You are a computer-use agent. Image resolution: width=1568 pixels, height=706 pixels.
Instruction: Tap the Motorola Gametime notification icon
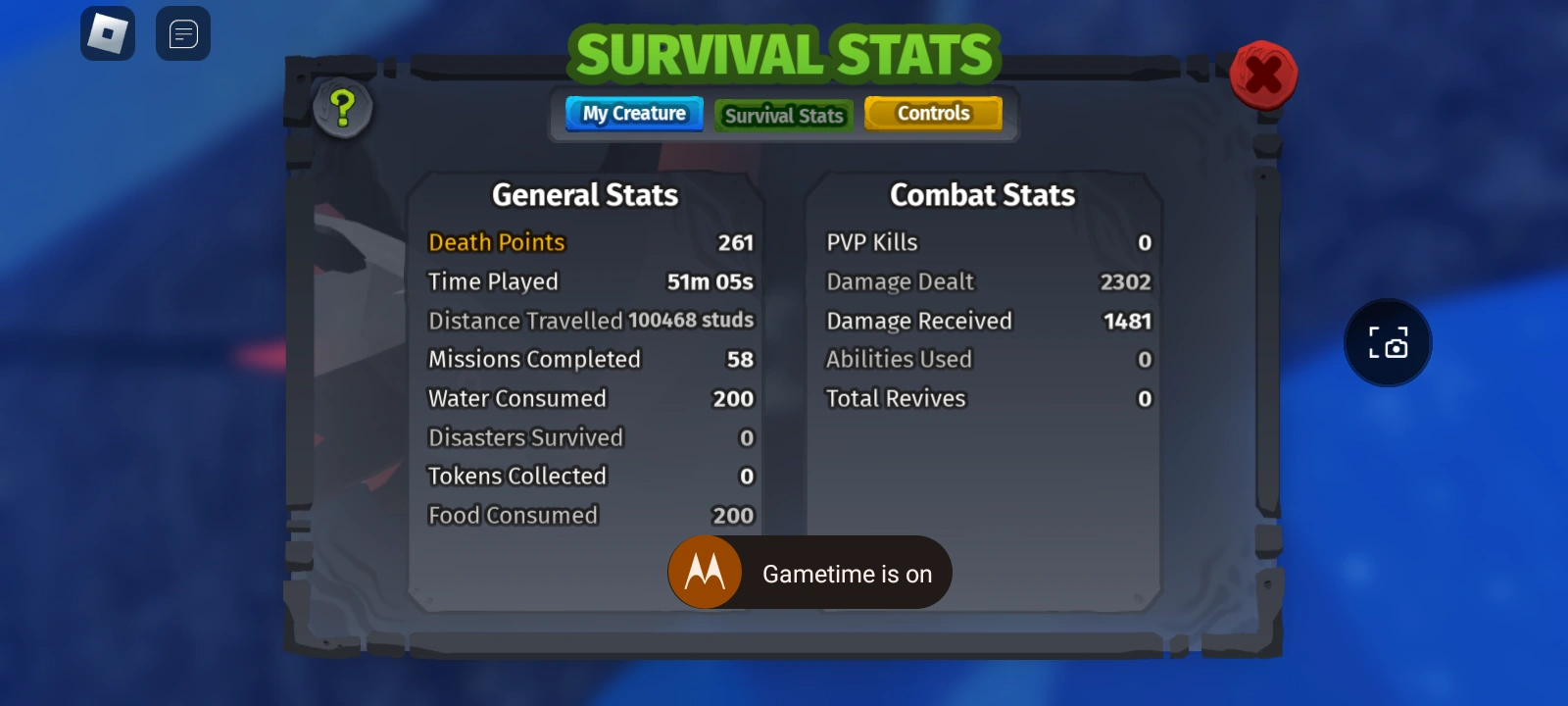705,572
